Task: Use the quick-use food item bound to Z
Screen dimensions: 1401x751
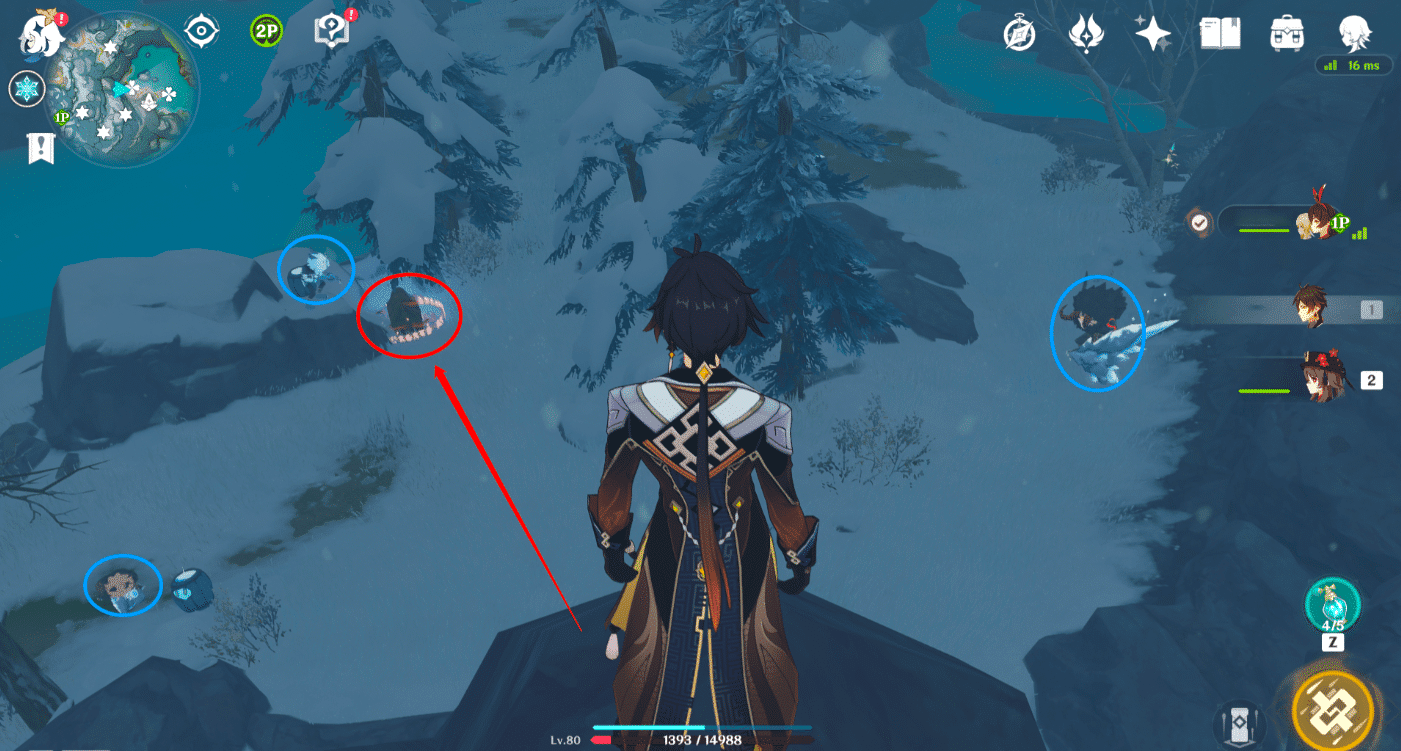Action: tap(1332, 605)
